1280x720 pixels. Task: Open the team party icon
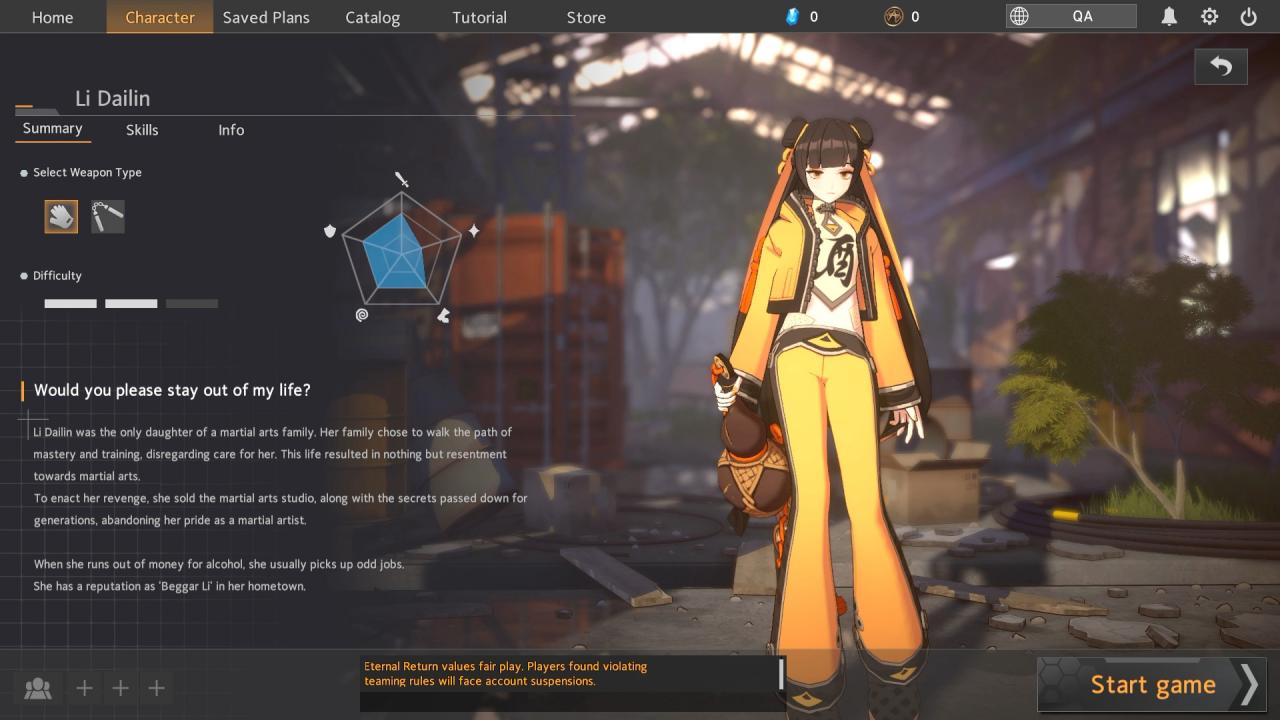(x=38, y=688)
